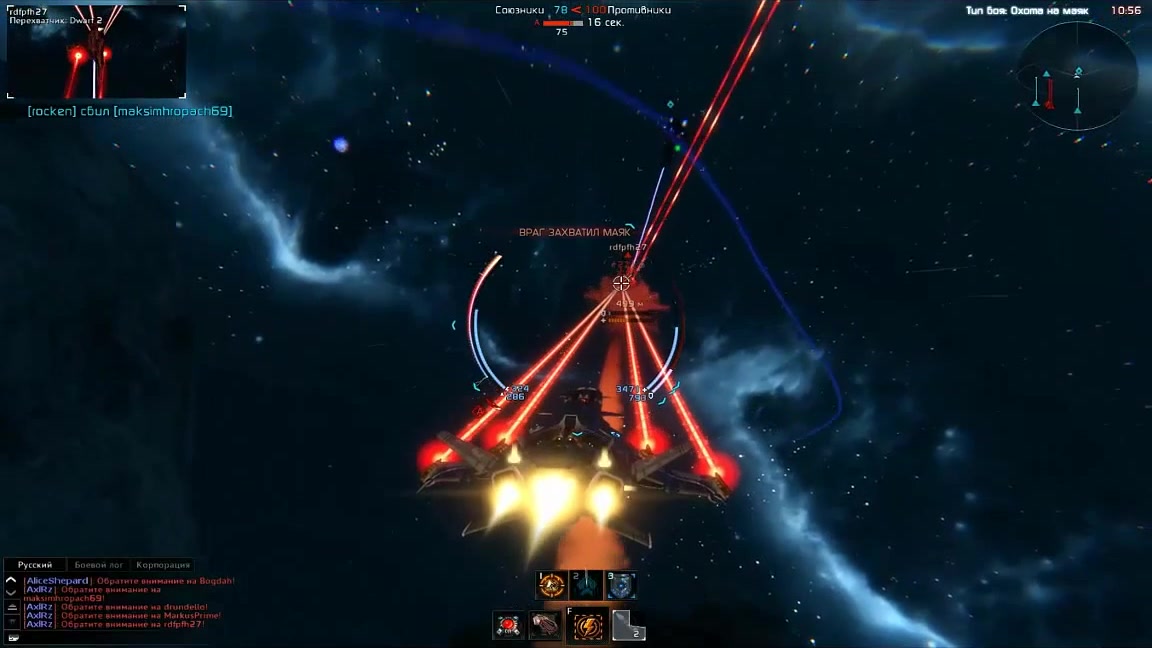Viewport: 1152px width, 648px height.
Task: Activate the orange crosshair module in slot 1
Action: (x=552, y=585)
